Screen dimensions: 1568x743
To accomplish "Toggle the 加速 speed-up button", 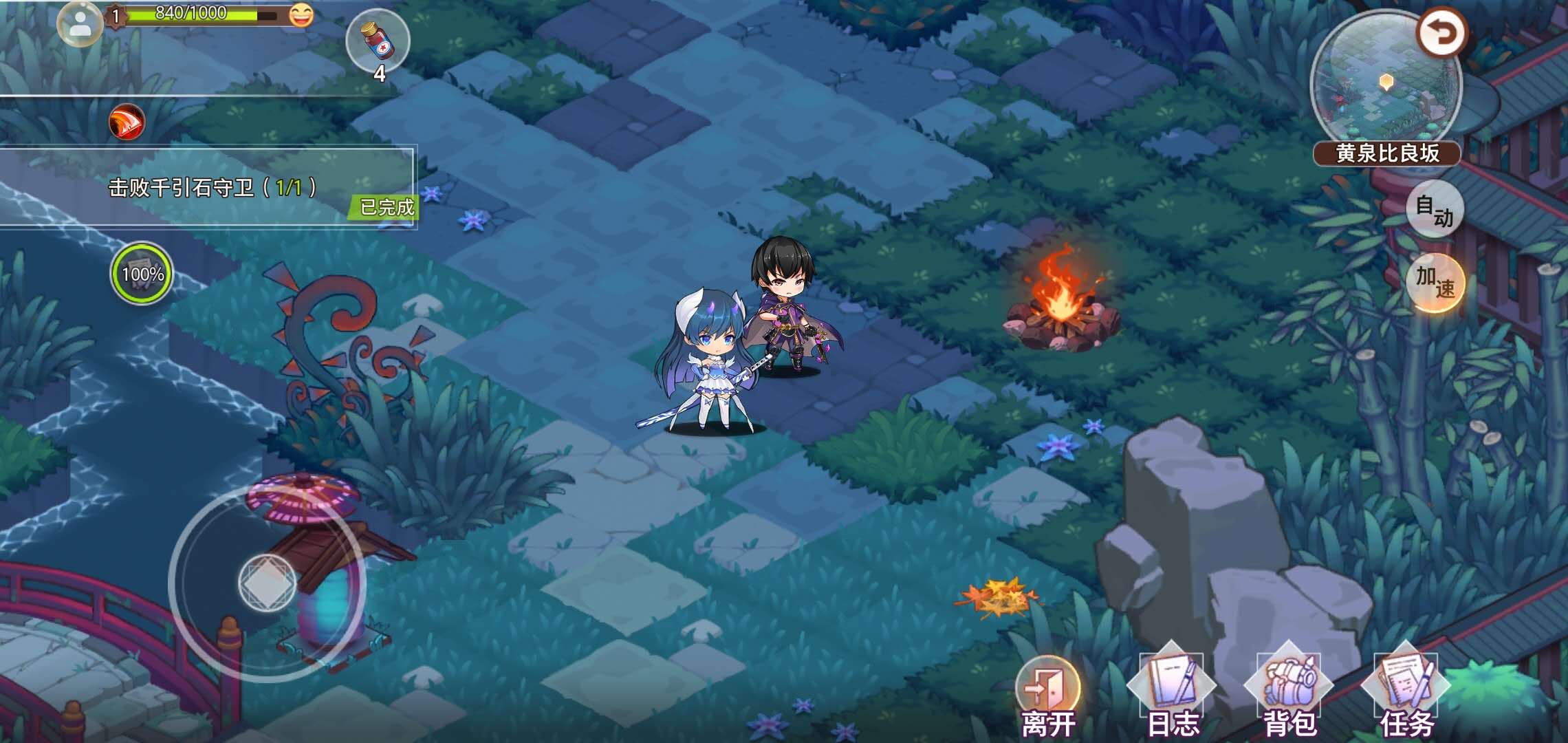I will point(1433,283).
